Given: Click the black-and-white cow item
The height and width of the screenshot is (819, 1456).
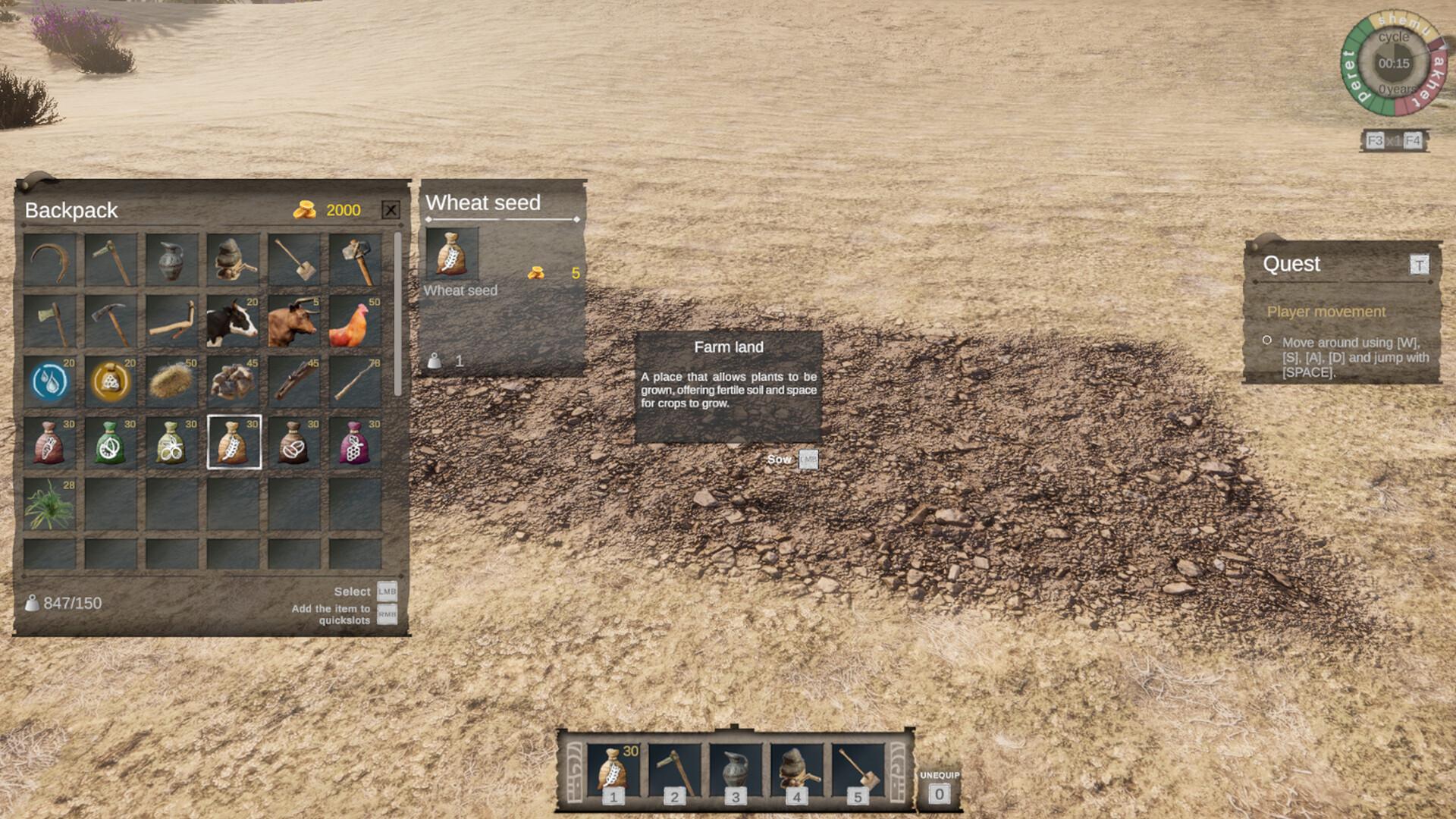Looking at the screenshot, I should [233, 322].
